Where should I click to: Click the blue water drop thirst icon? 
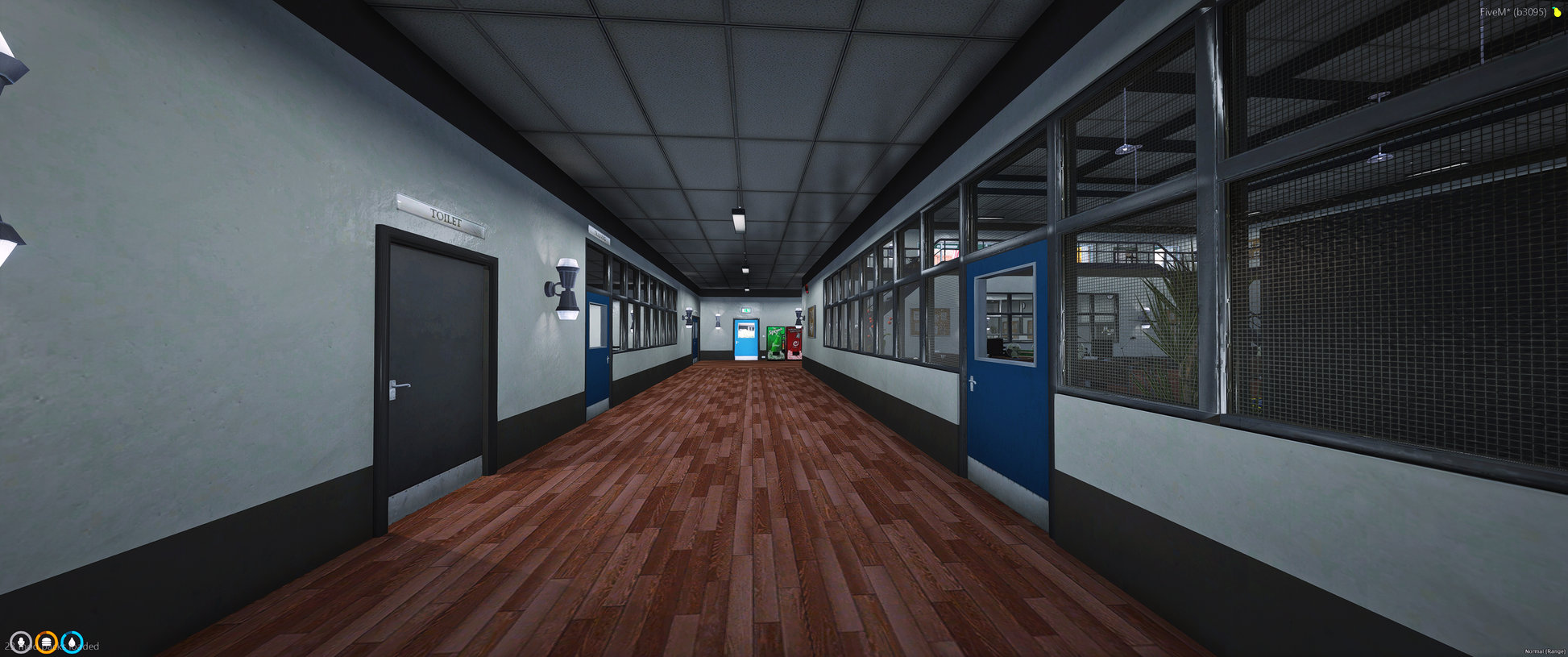click(x=73, y=642)
